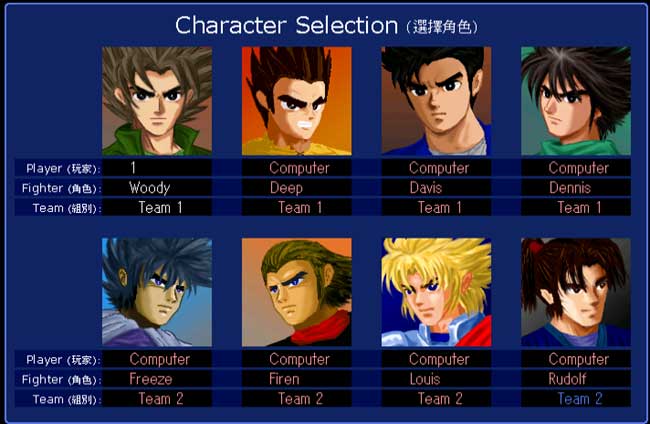Pick the Louis character portrait
Screen dimensions: 650x424
pos(436,292)
